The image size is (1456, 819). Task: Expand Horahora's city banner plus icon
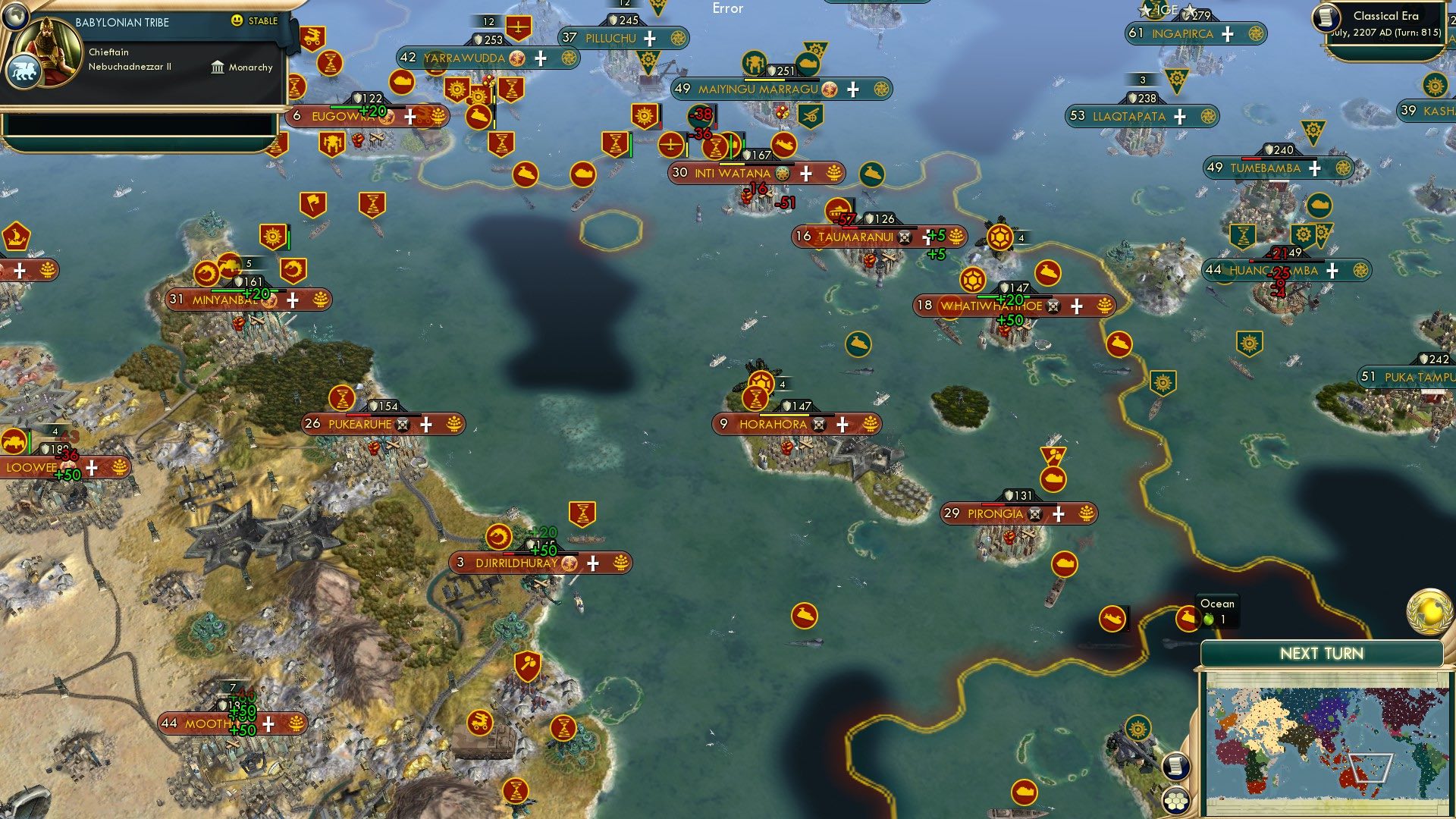(842, 425)
